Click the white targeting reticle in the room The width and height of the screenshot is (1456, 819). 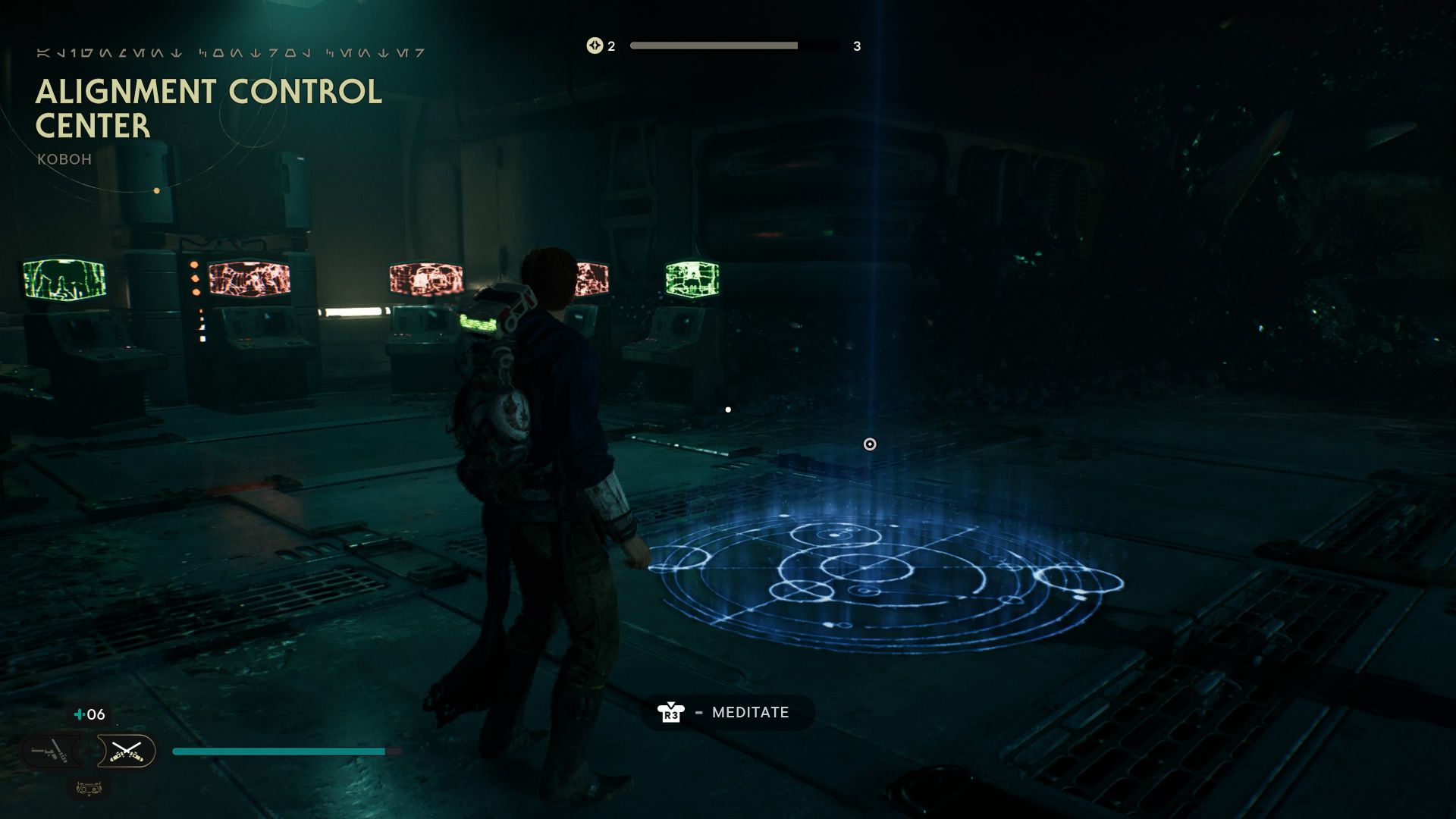[869, 445]
